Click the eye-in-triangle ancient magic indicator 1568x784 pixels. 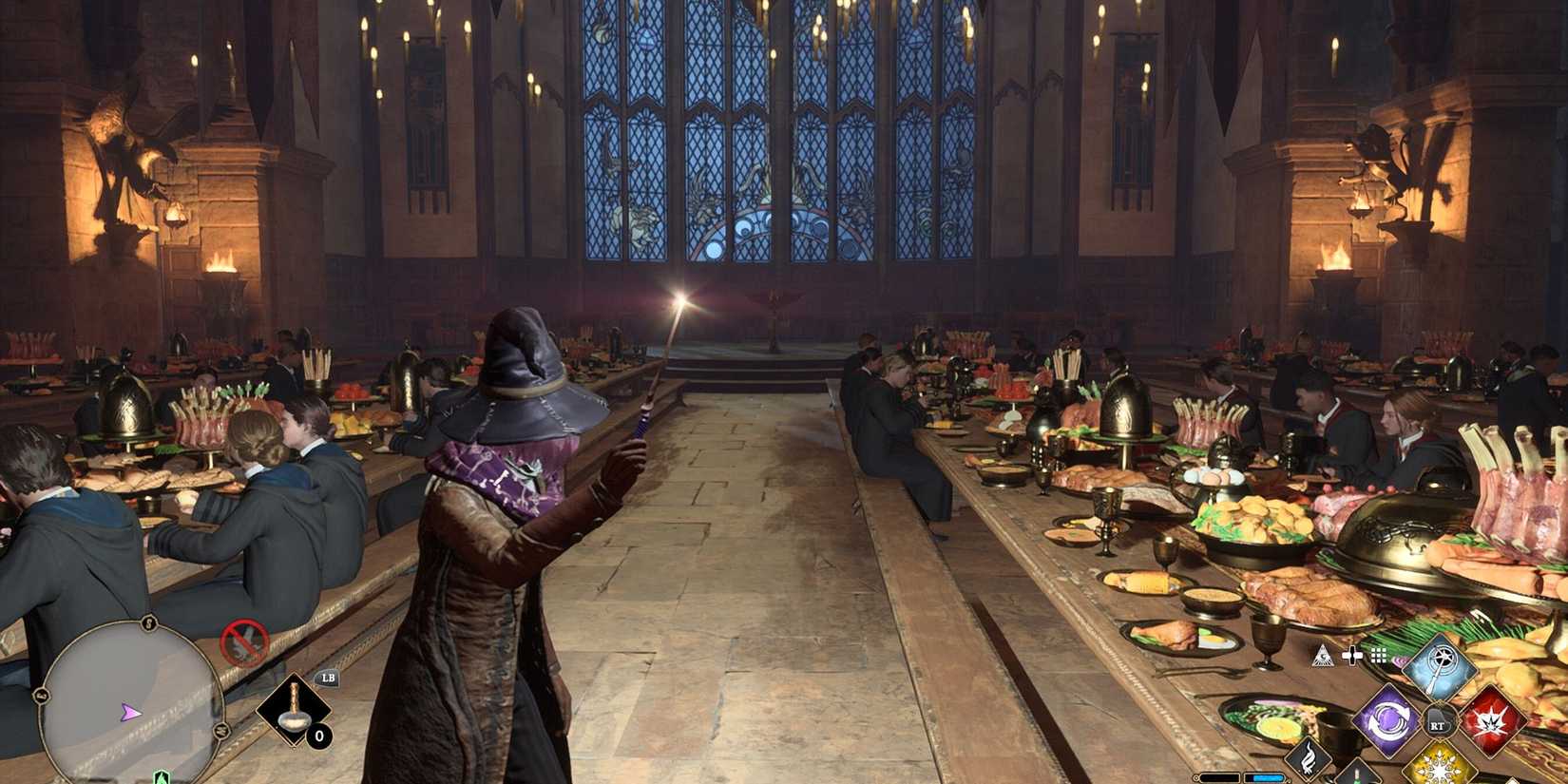1322,656
